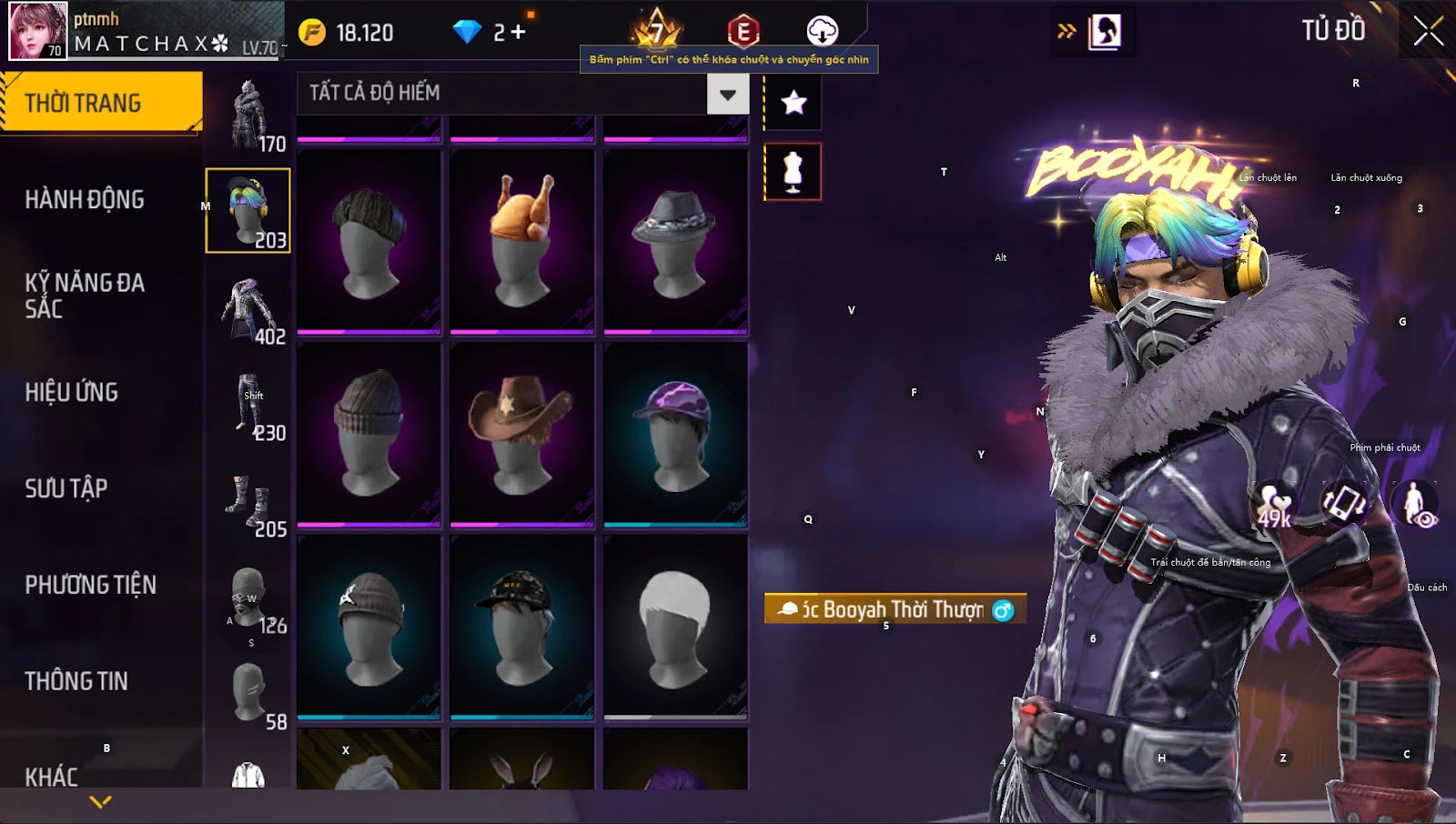Equip the purple baseball cap
The height and width of the screenshot is (824, 1456).
coord(675,434)
